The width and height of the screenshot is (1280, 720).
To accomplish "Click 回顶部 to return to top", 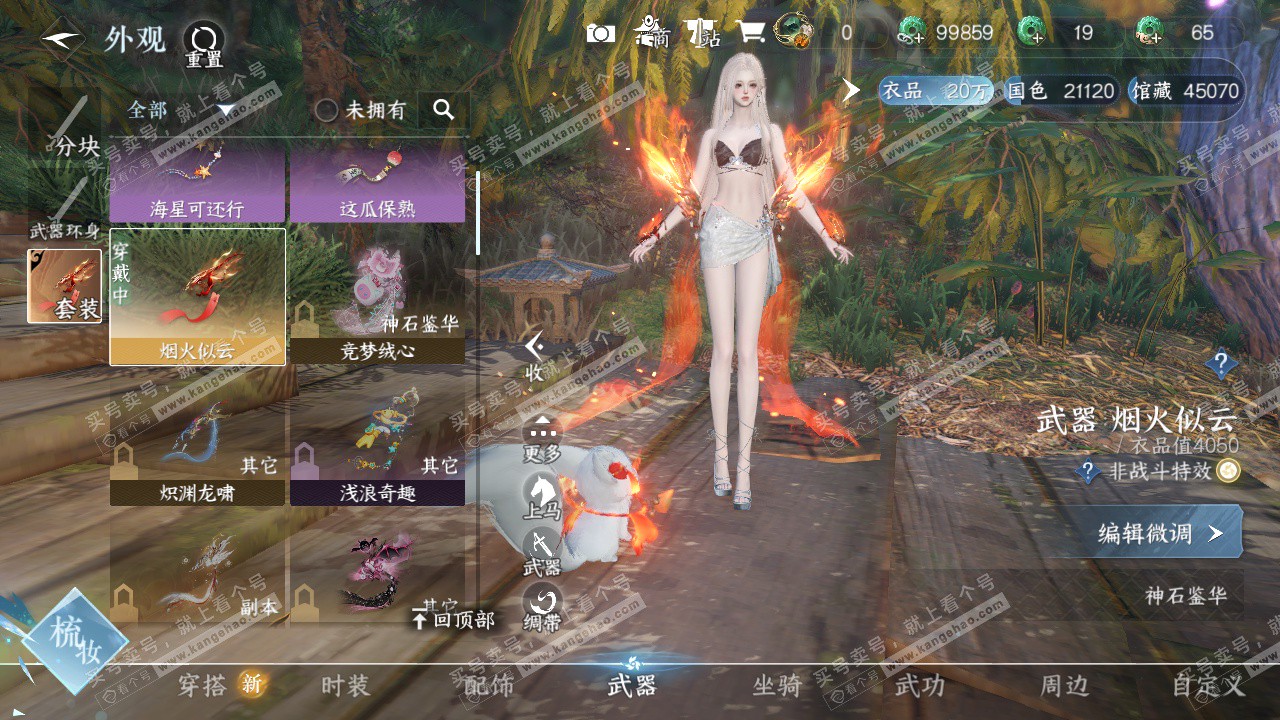I will [453, 620].
